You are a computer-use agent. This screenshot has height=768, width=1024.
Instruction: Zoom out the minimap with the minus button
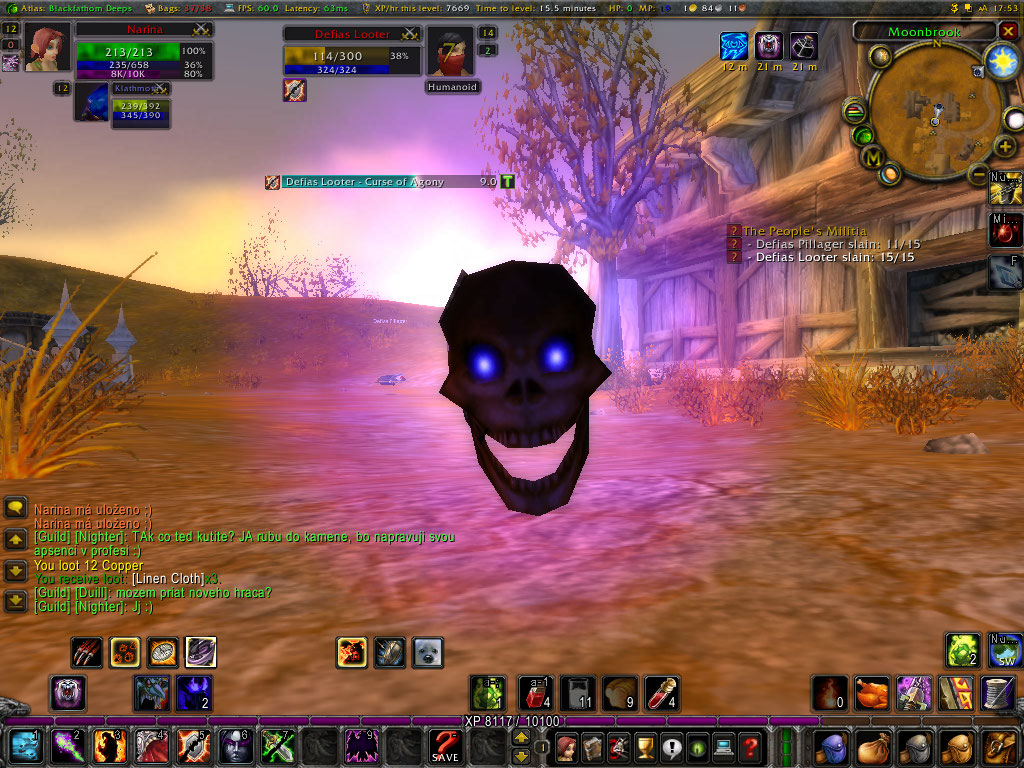[x=980, y=174]
